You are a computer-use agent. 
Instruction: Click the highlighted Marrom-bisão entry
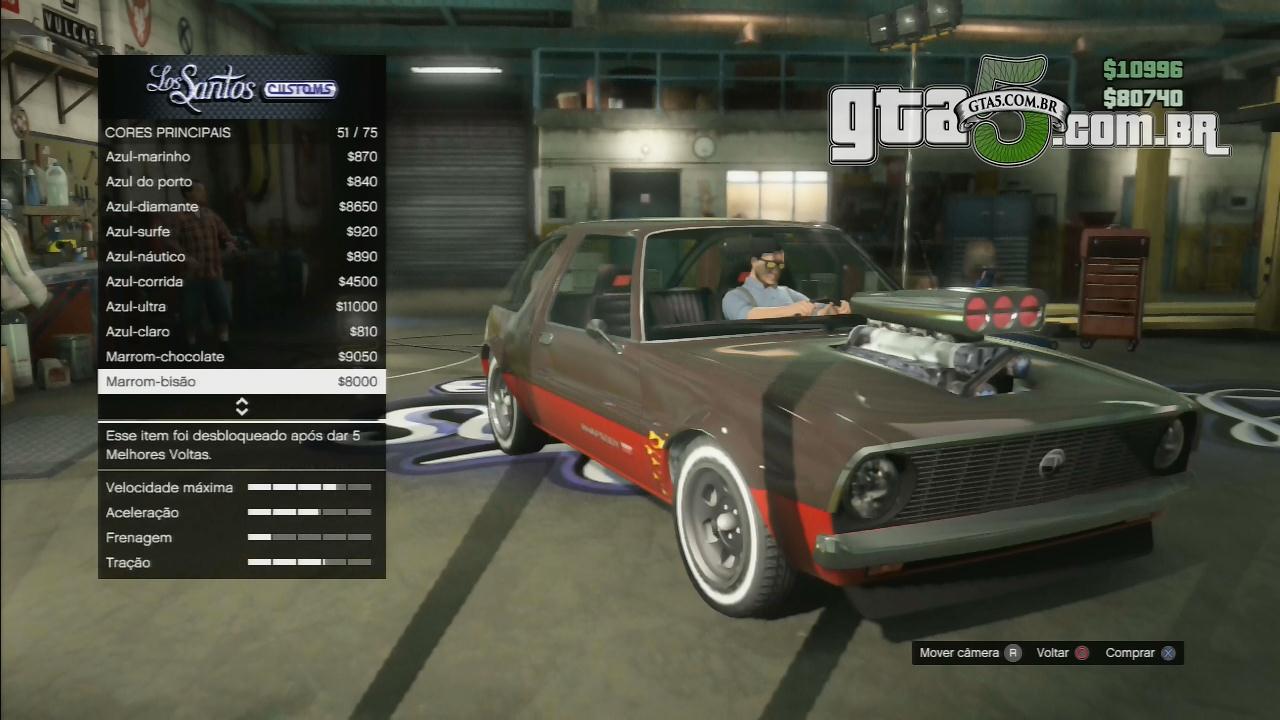pos(241,382)
